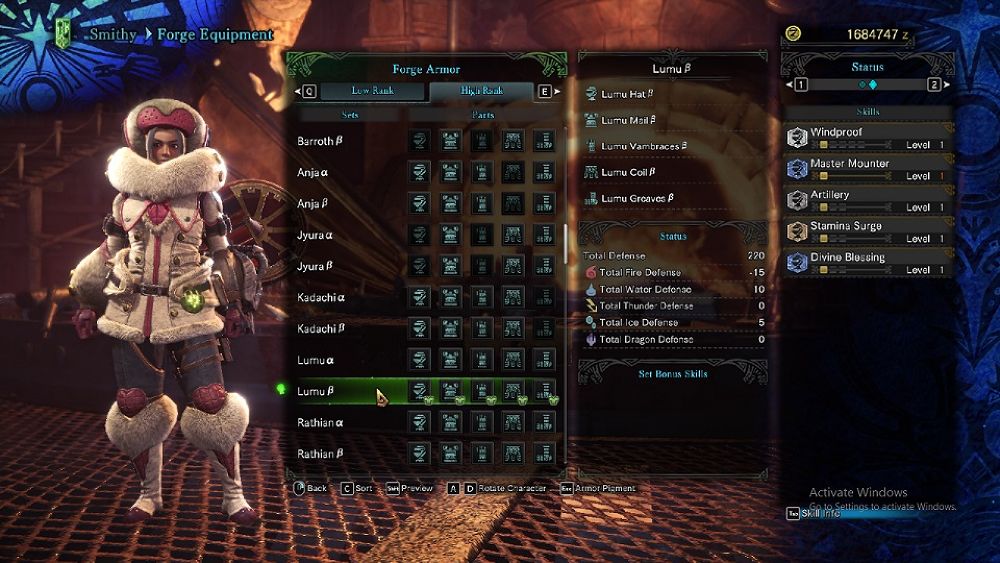Viewport: 1000px width, 563px height.
Task: Select Lumu Vambraces β
Action: (643, 146)
